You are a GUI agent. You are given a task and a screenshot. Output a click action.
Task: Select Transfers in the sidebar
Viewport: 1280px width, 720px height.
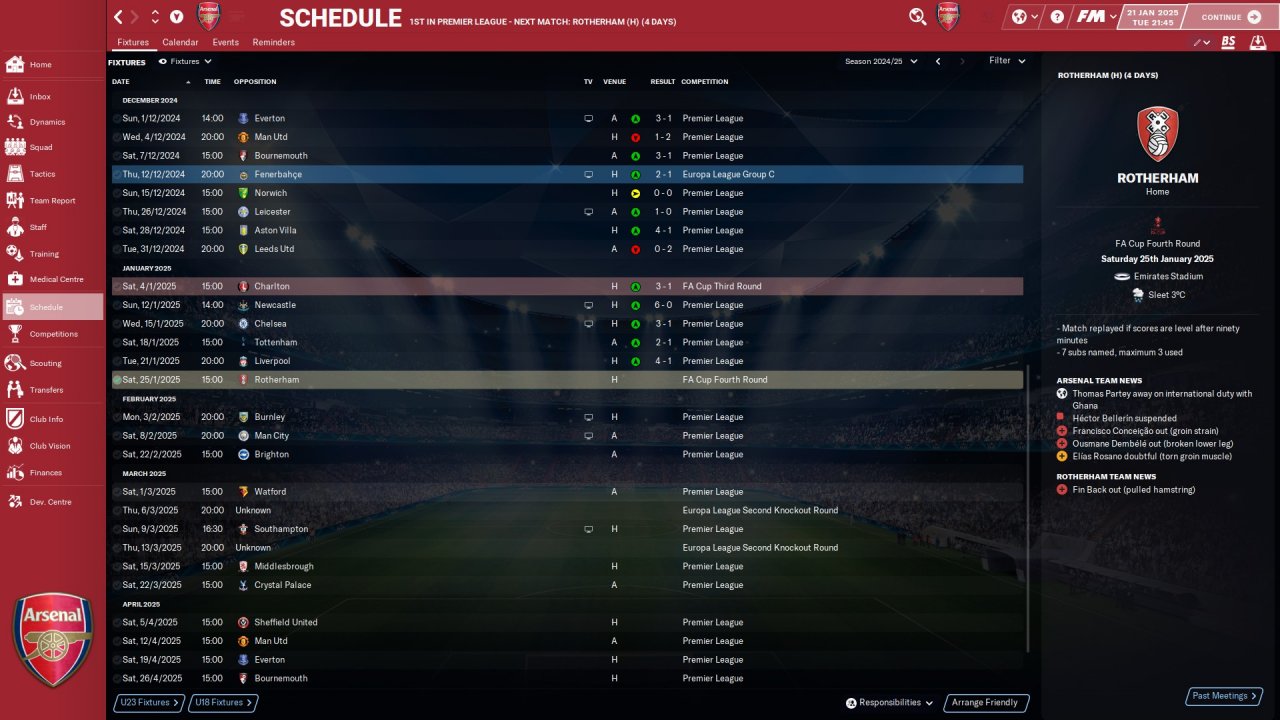pos(46,390)
